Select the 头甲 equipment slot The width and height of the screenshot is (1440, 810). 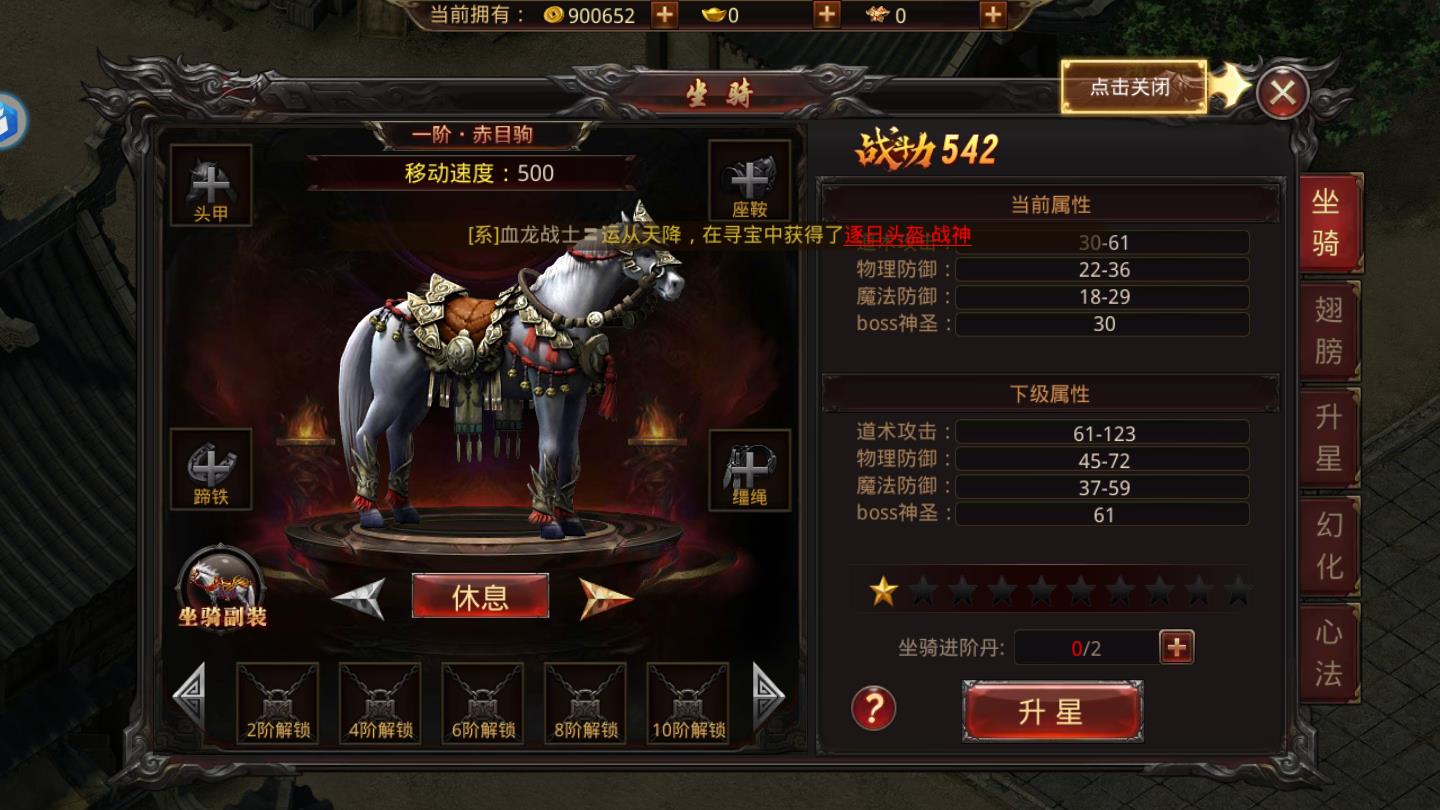[x=212, y=185]
